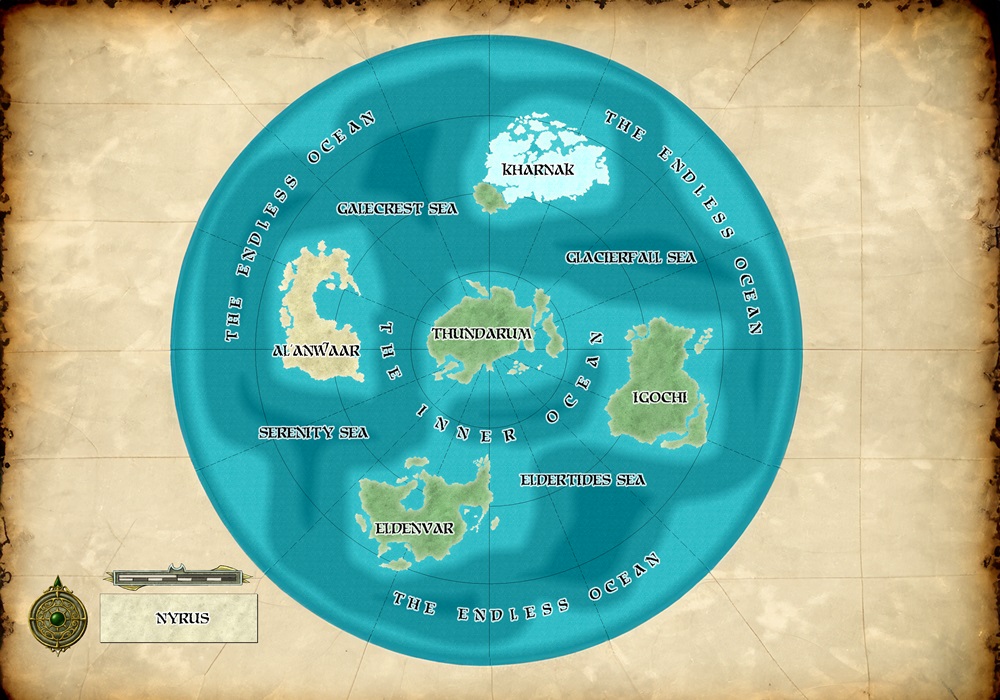The image size is (1000, 700).
Task: Select the Nyrus title plate
Action: (x=180, y=618)
